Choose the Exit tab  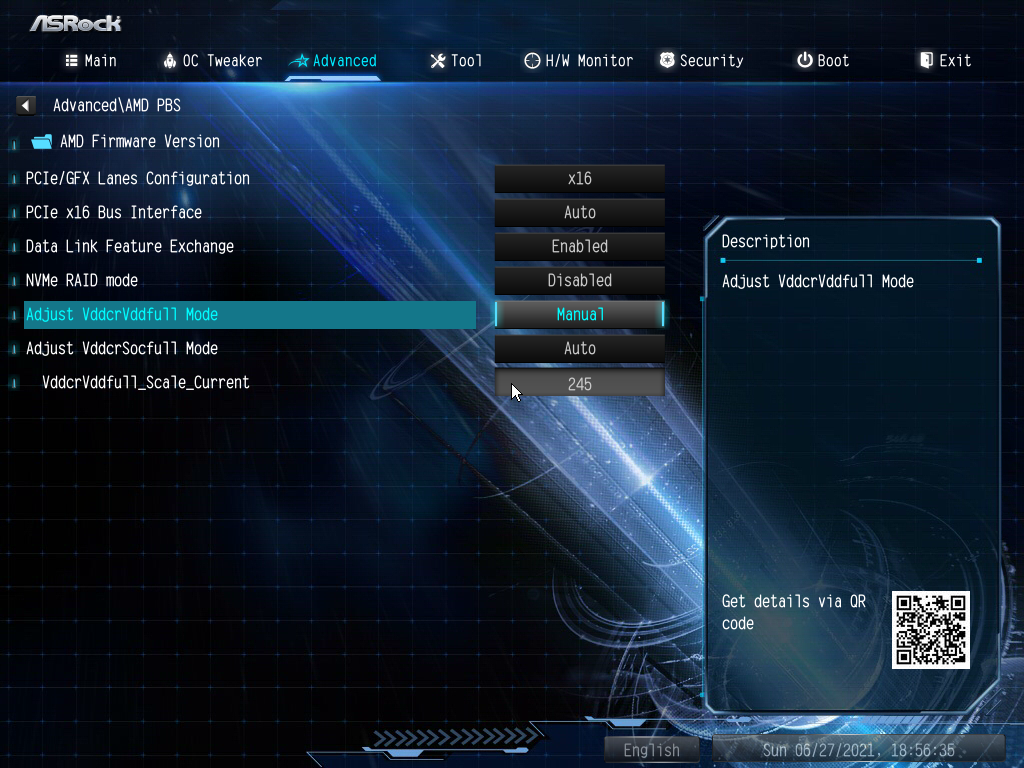coord(945,61)
